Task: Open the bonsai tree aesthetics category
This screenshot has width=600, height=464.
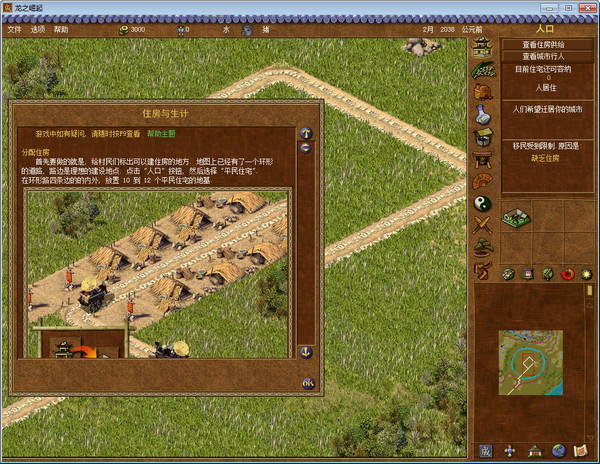Action: tap(483, 248)
